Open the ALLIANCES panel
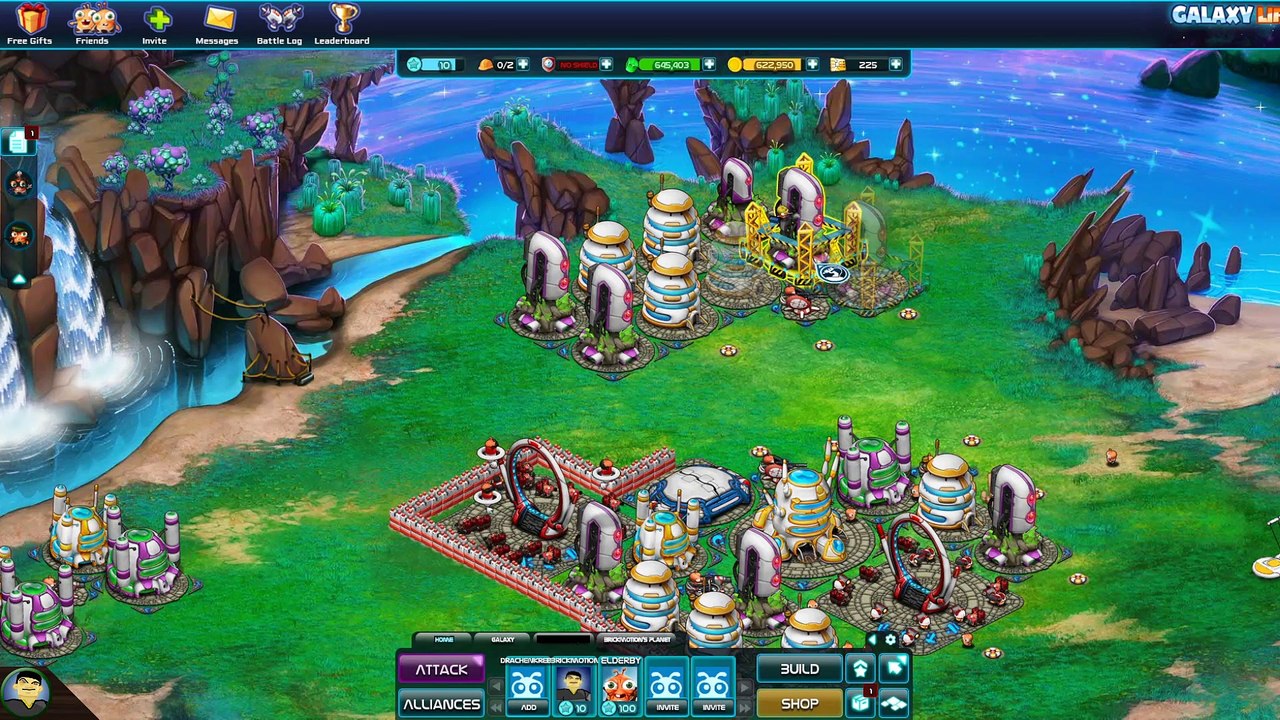This screenshot has height=720, width=1280. click(441, 704)
